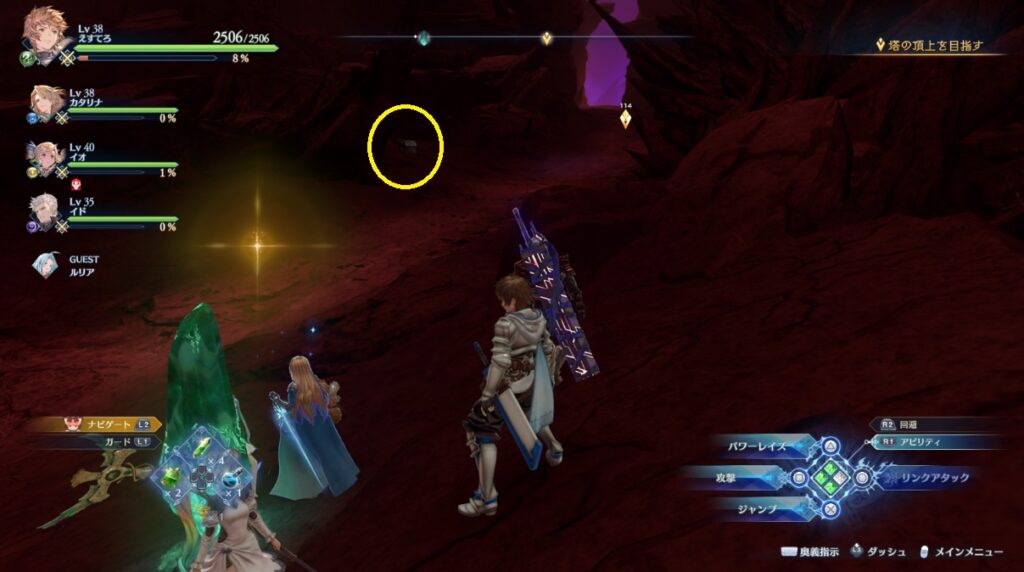Use the blue potion item, ×1 stock
Viewport: 1024px width, 572px height.
(x=231, y=481)
